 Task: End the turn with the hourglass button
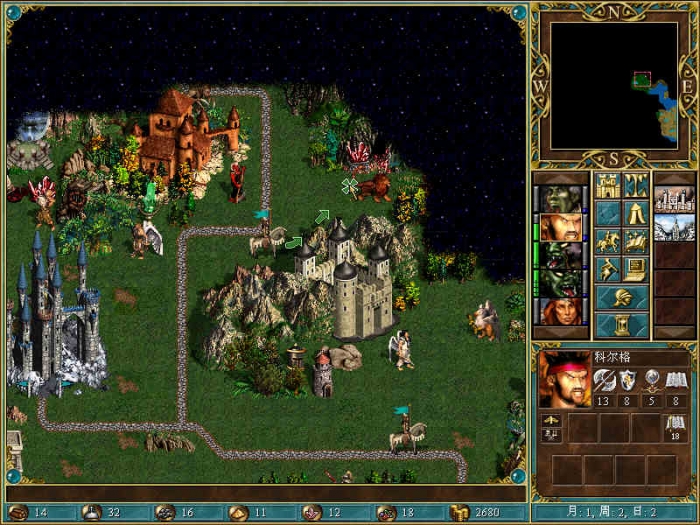click(x=622, y=325)
